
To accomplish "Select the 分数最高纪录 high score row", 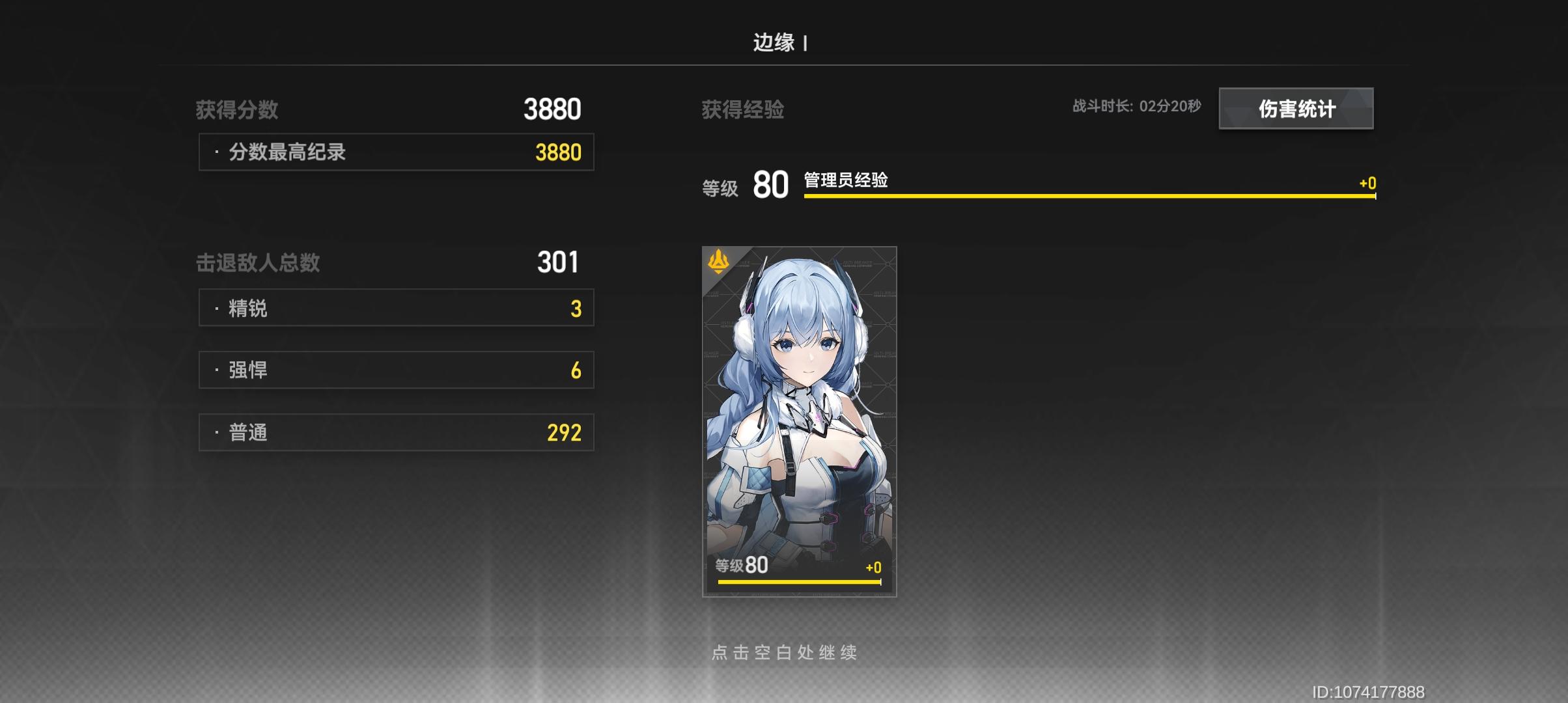I will pos(396,152).
